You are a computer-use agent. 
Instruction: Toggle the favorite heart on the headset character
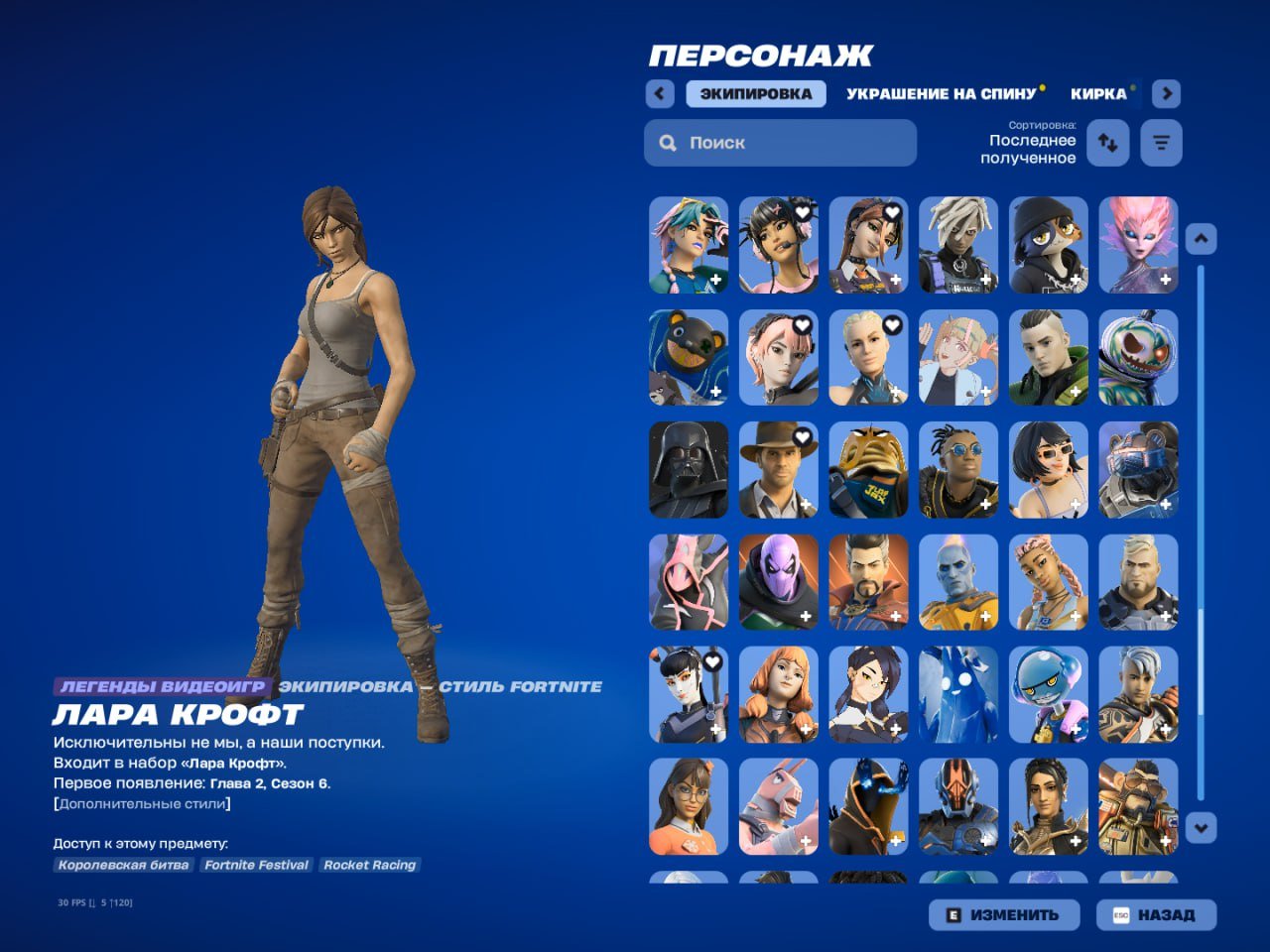coord(803,211)
